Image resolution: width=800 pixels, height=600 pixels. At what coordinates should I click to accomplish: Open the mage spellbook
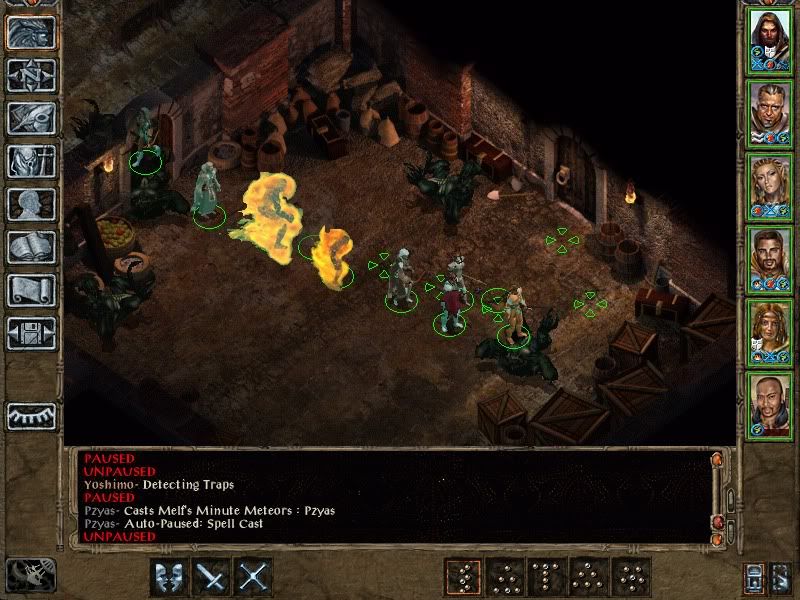tap(31, 247)
